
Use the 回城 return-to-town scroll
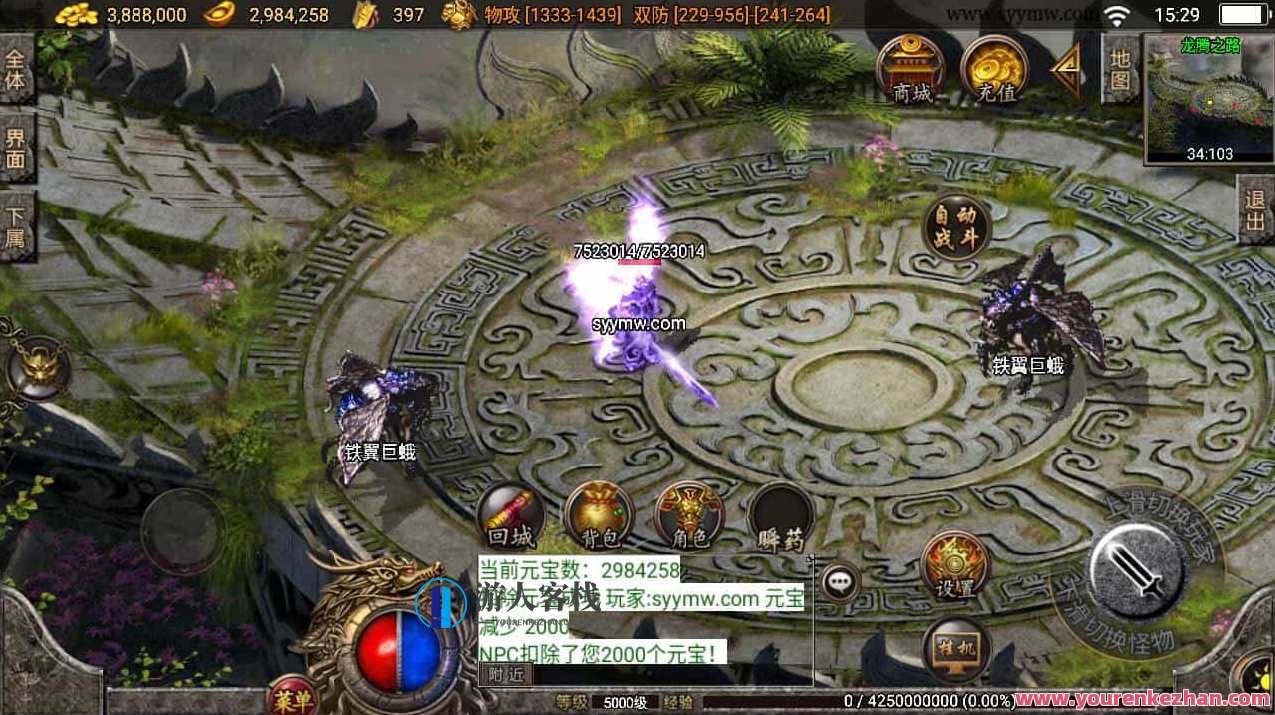511,517
